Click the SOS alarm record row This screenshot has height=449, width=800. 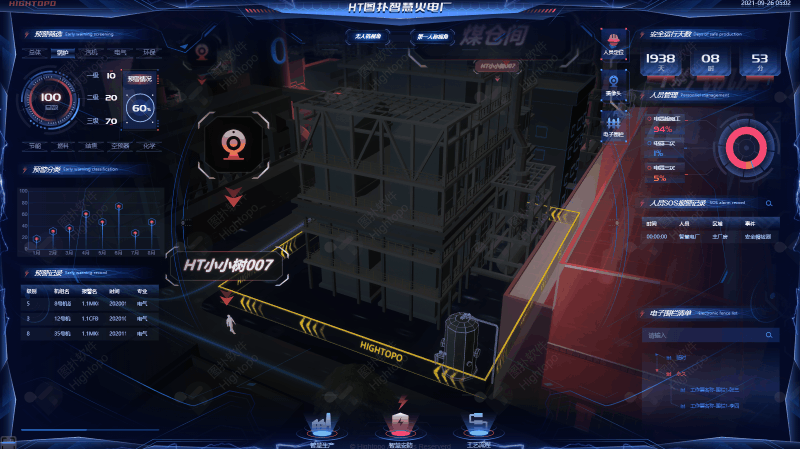(710, 237)
